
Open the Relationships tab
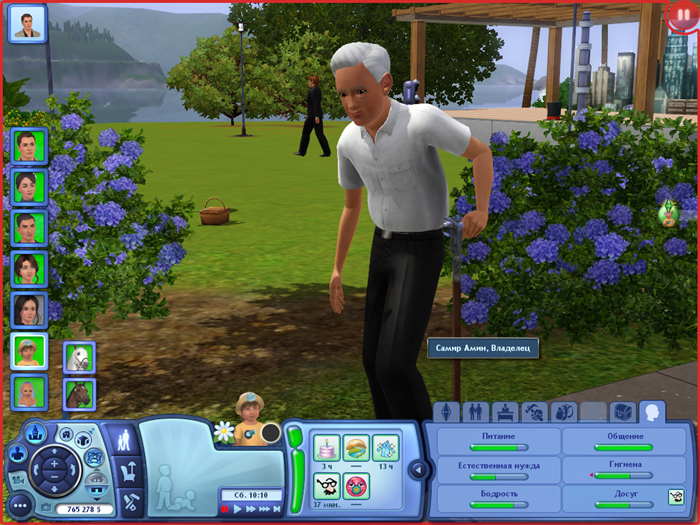click(476, 412)
